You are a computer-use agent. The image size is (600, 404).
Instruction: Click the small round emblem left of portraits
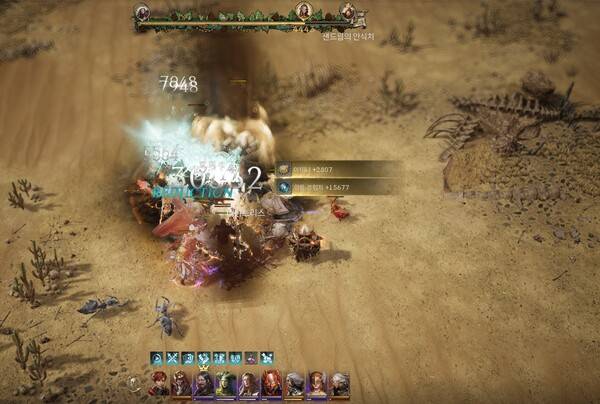(134, 382)
